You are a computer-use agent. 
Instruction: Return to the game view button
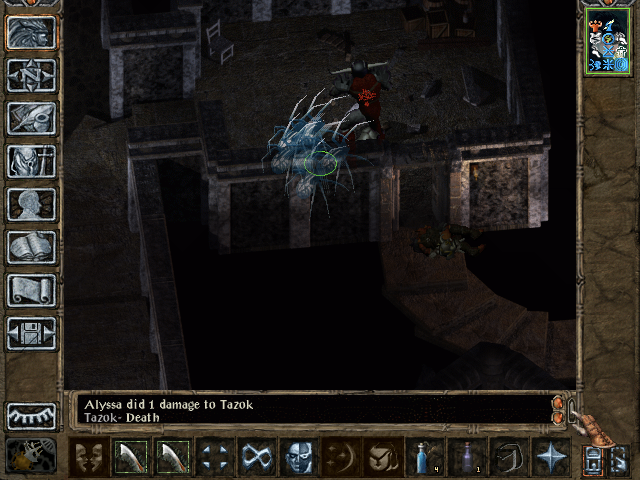(32, 32)
